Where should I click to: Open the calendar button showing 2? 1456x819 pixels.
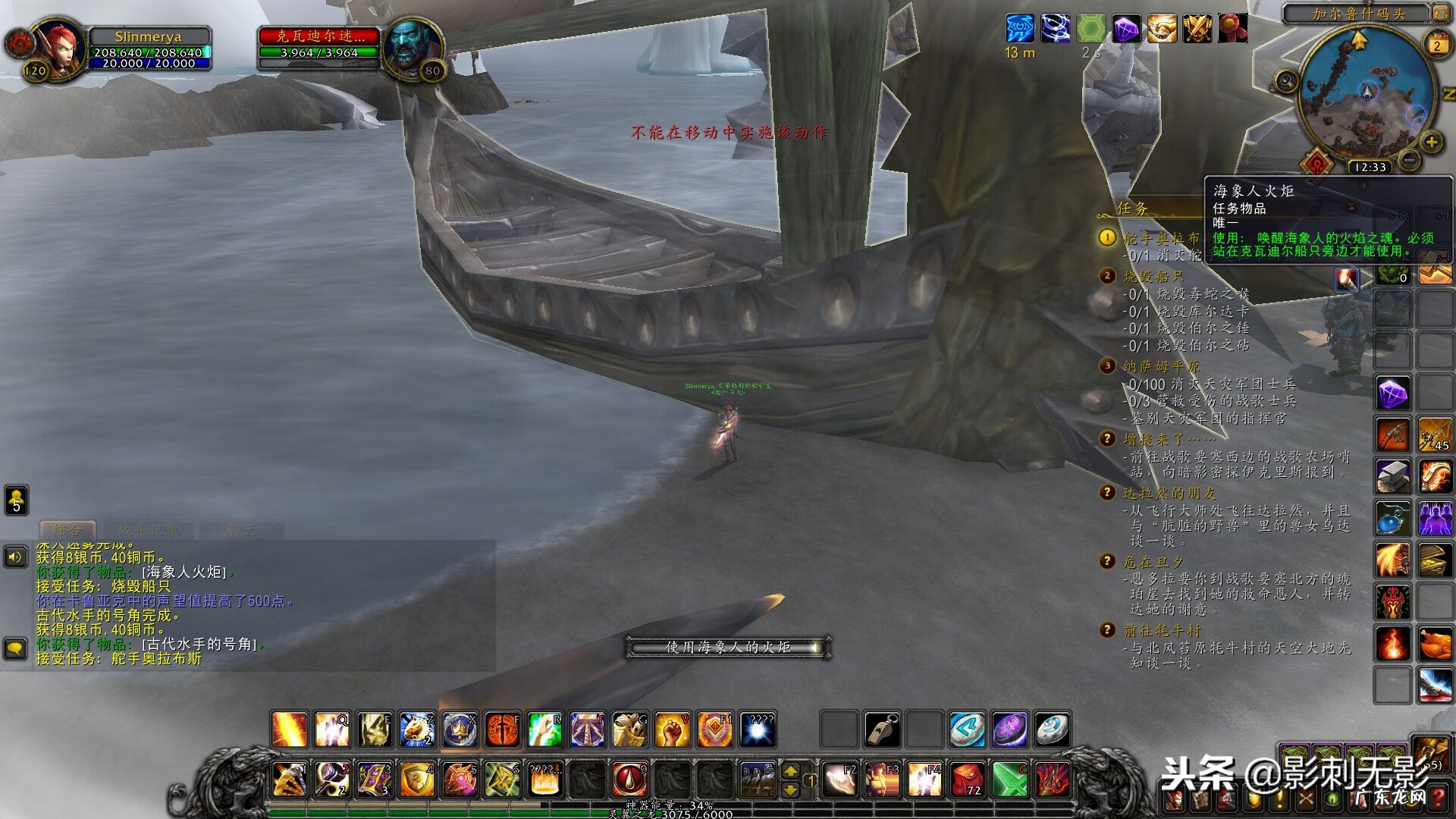coord(1436,45)
